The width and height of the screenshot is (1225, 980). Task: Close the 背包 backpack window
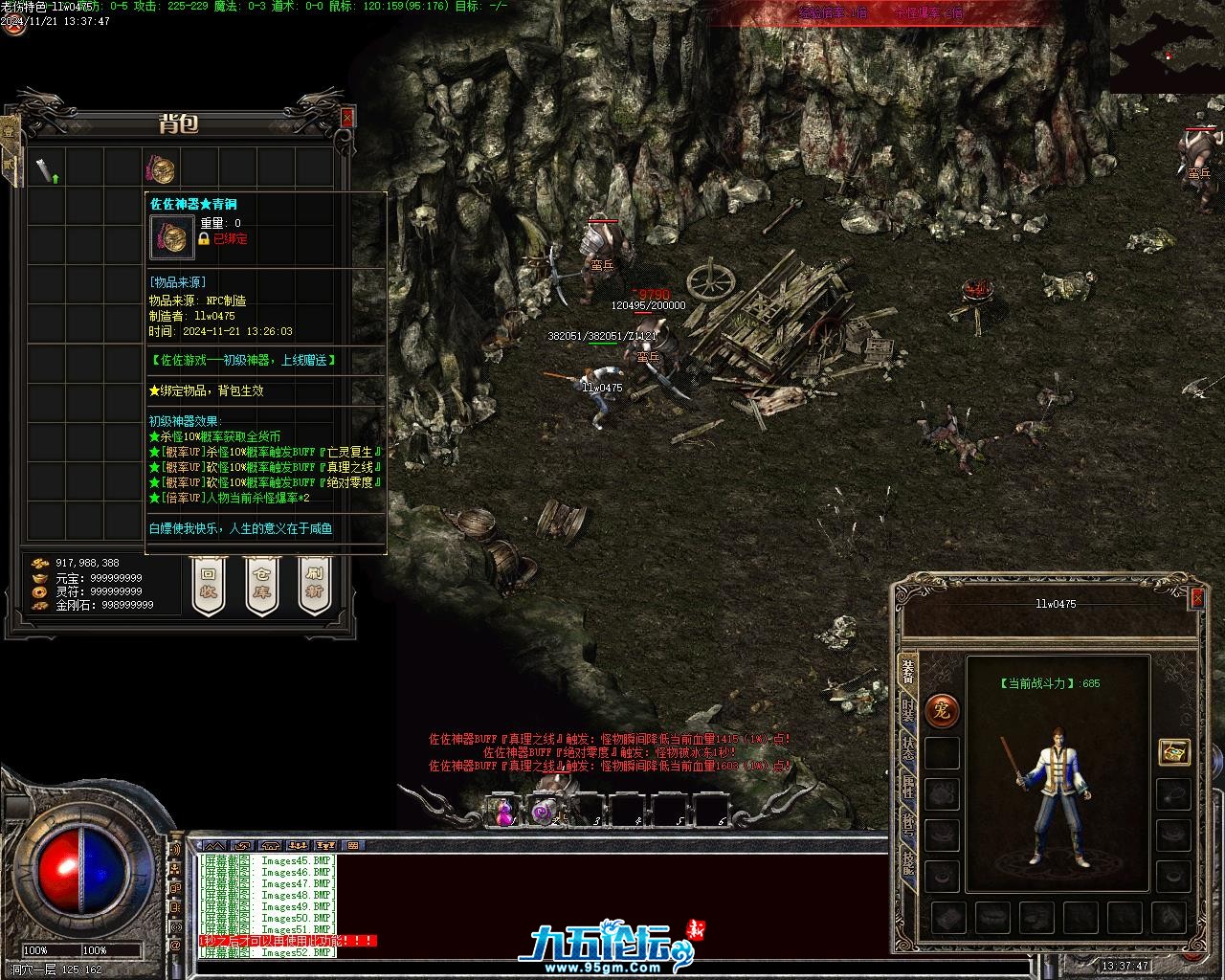coord(346,116)
